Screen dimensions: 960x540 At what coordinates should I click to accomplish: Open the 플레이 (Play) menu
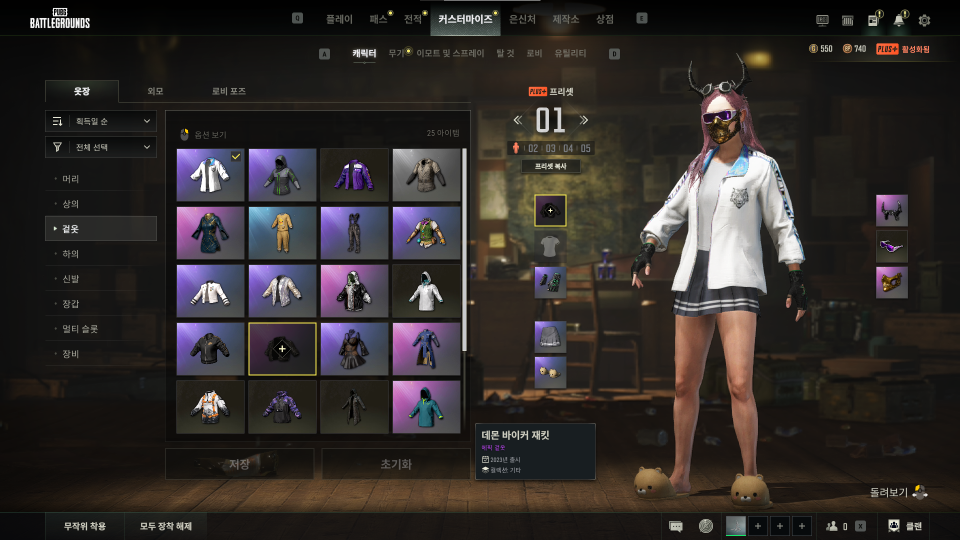point(339,19)
